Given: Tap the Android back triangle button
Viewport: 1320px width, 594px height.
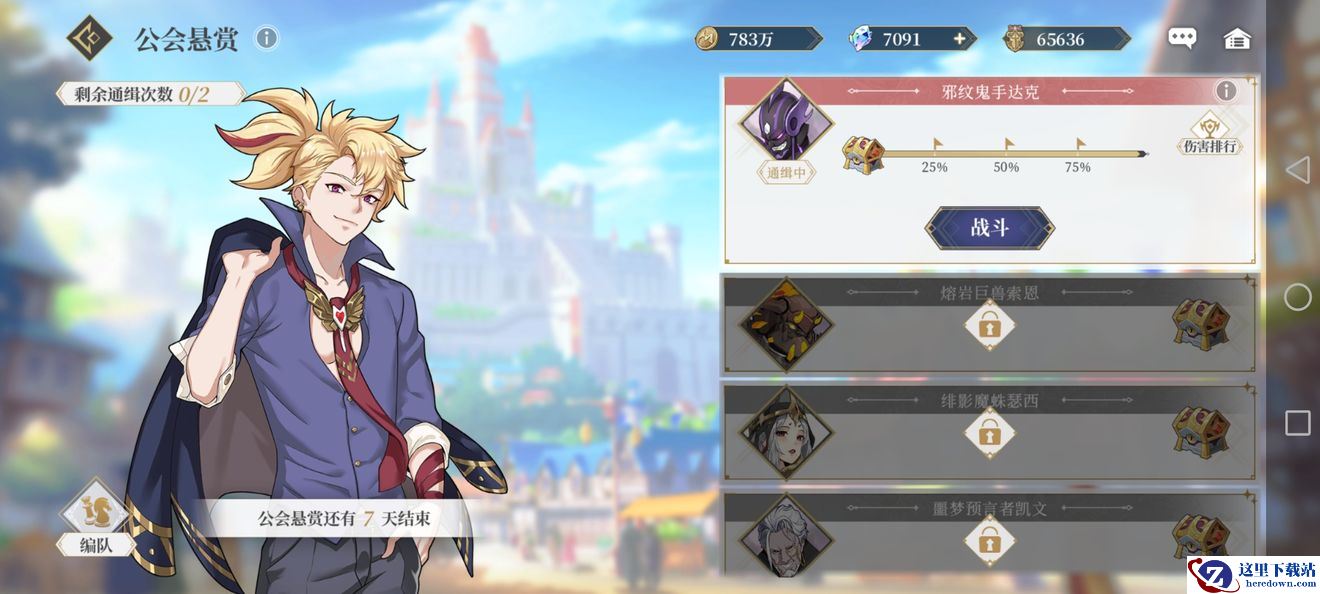Looking at the screenshot, I should pyautogui.click(x=1297, y=170).
